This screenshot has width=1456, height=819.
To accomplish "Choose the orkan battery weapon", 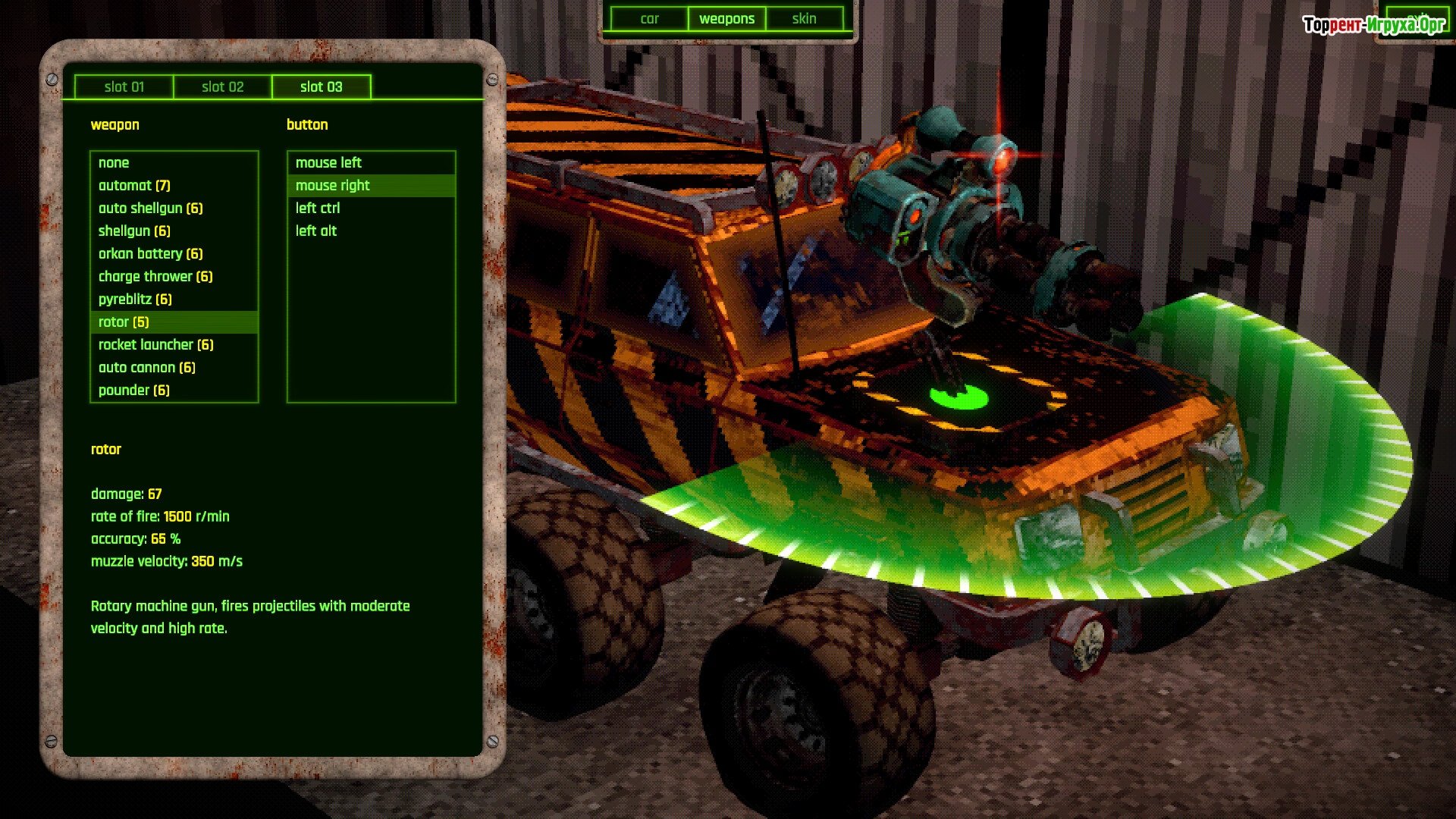I will 150,254.
